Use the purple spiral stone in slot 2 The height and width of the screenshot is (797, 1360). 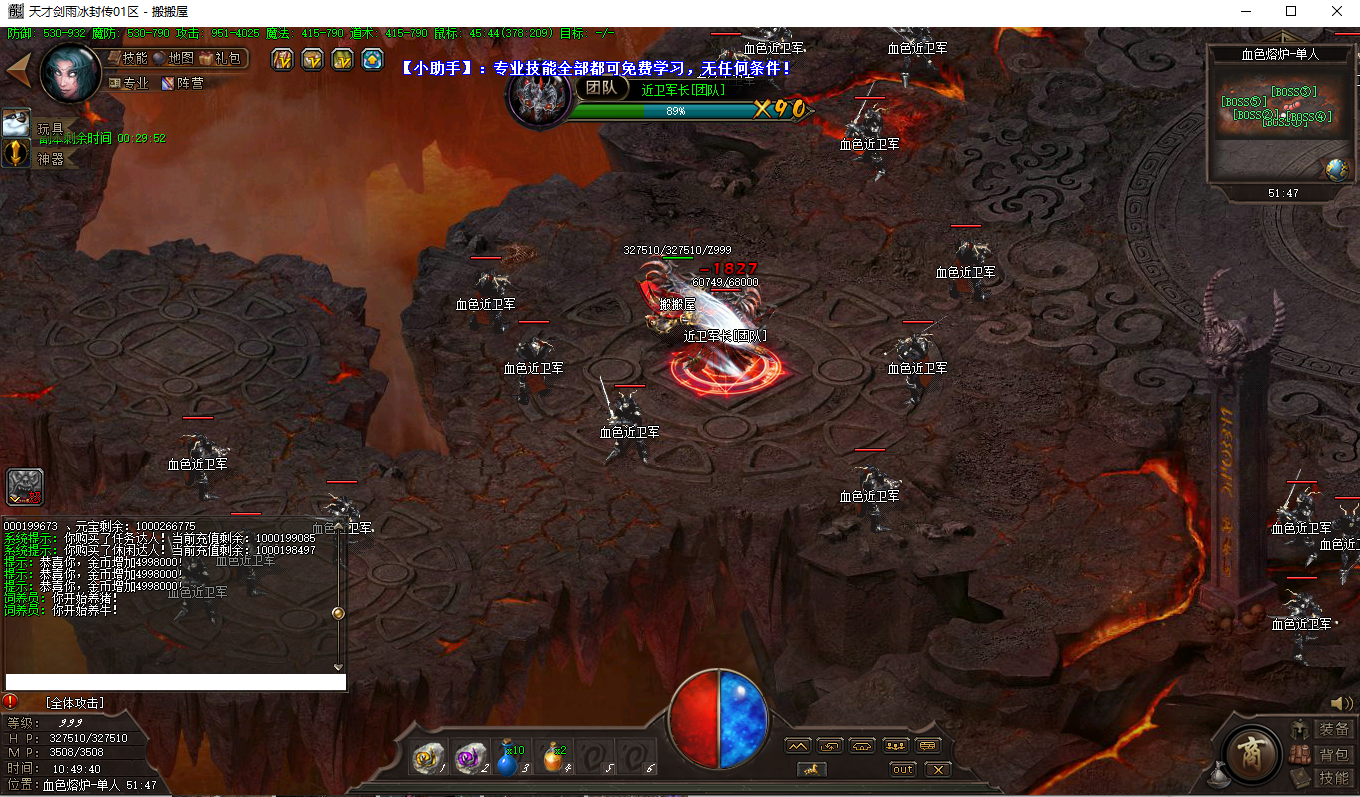(x=468, y=759)
